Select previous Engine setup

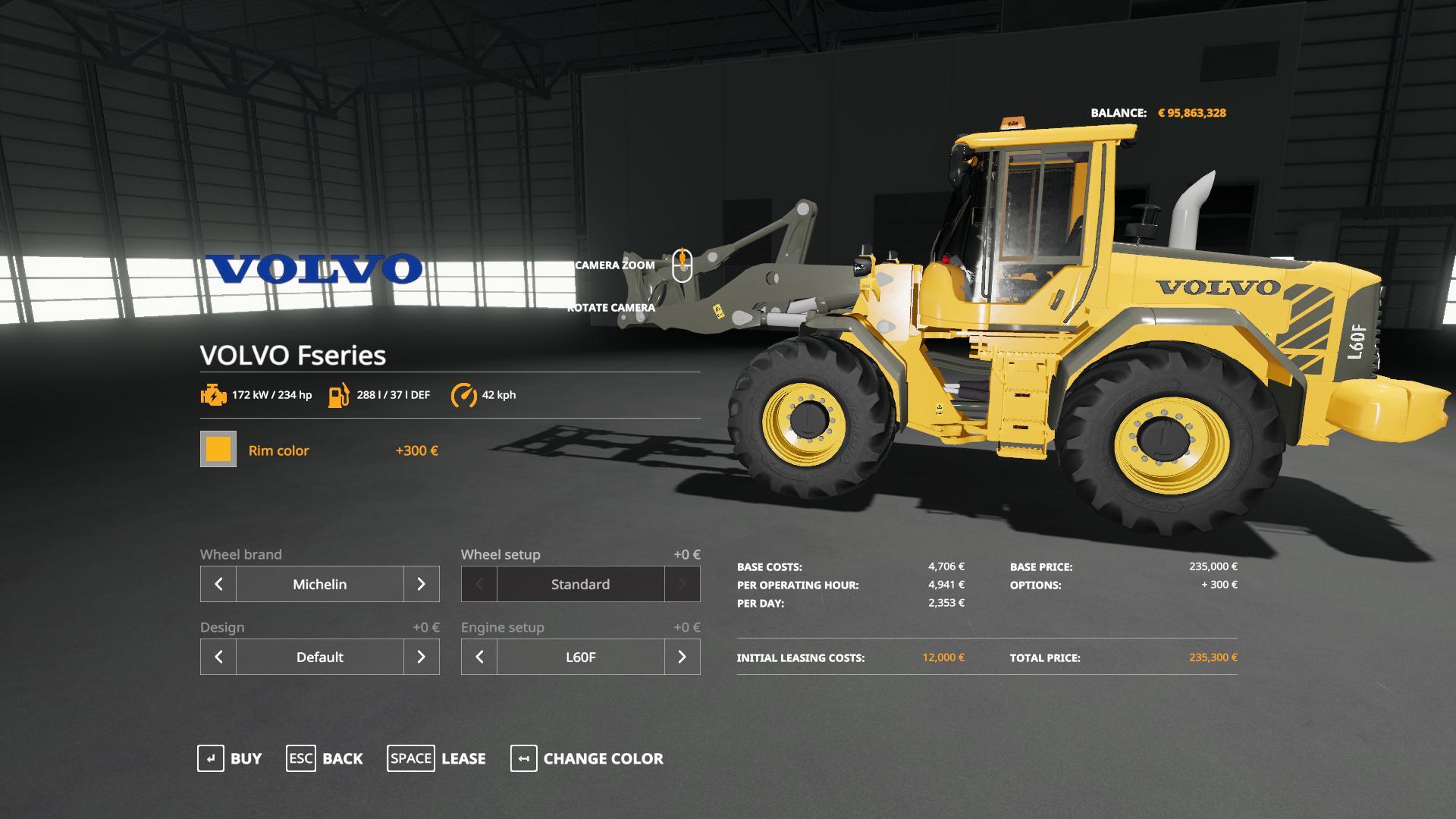click(479, 657)
